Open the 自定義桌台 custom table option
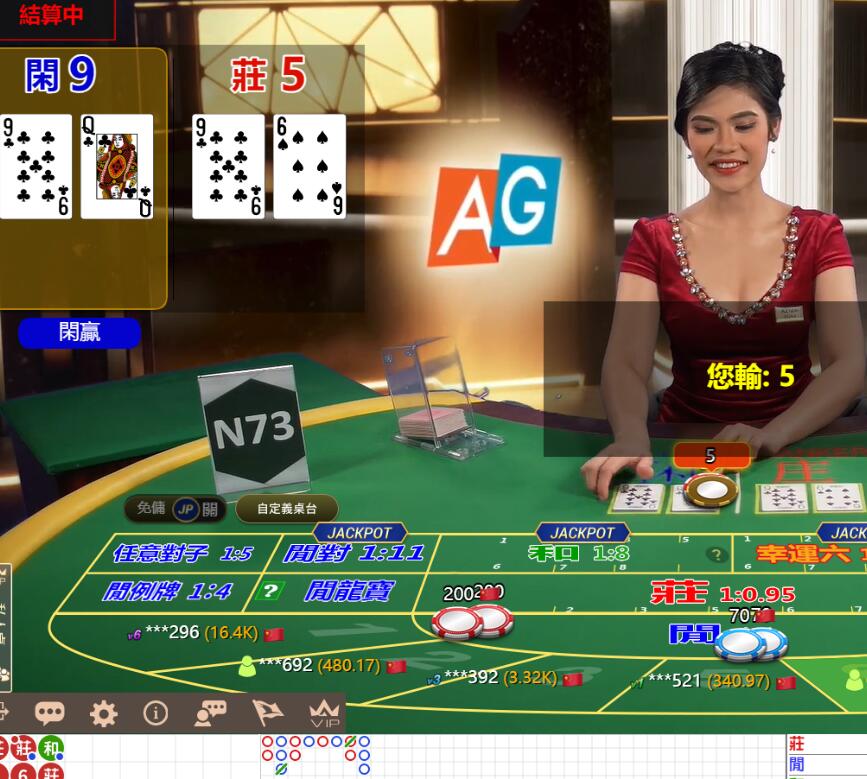The width and height of the screenshot is (867, 779). tap(286, 508)
